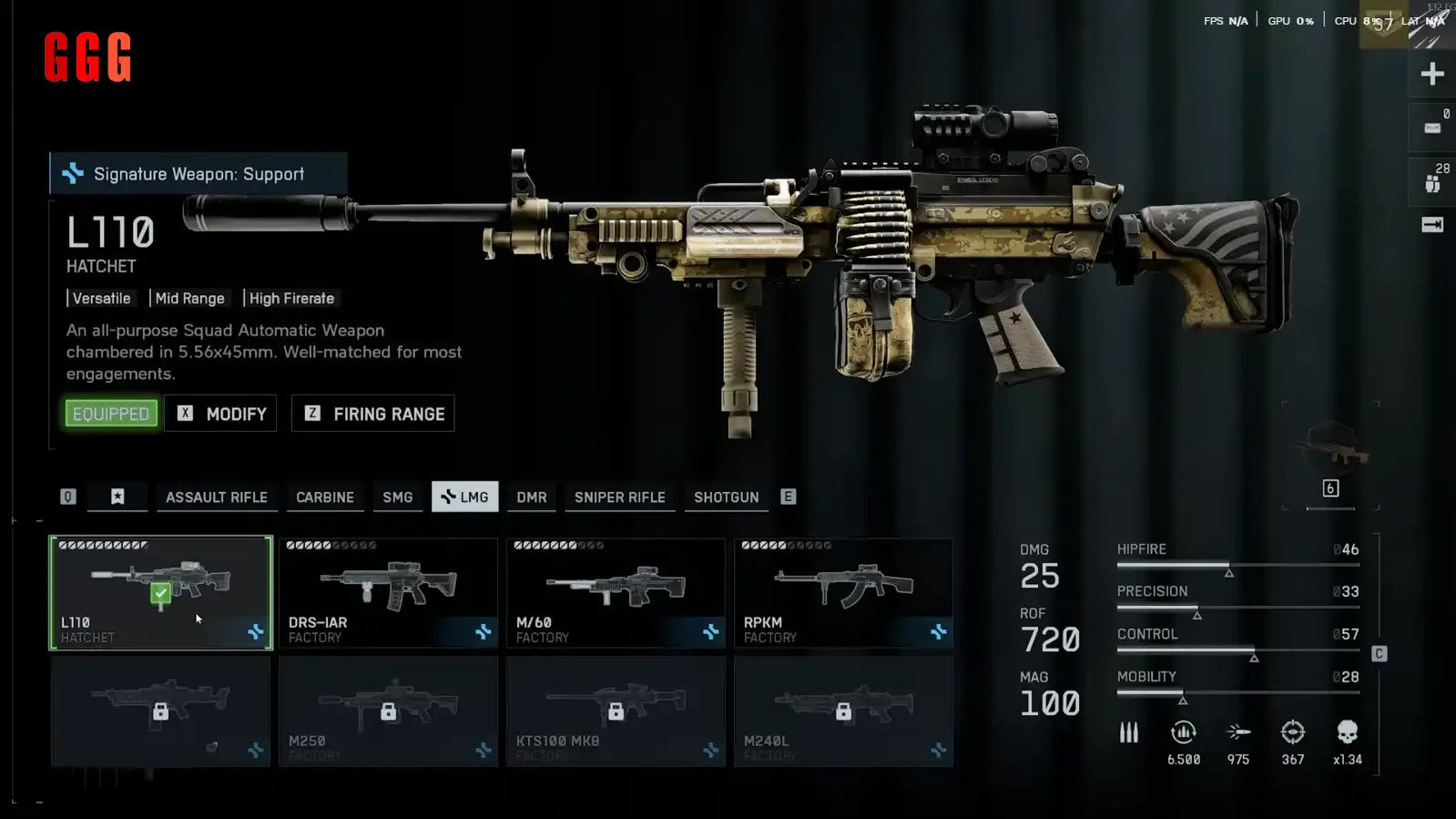Enter the Firing Range
This screenshot has width=1456, height=819.
pos(372,414)
